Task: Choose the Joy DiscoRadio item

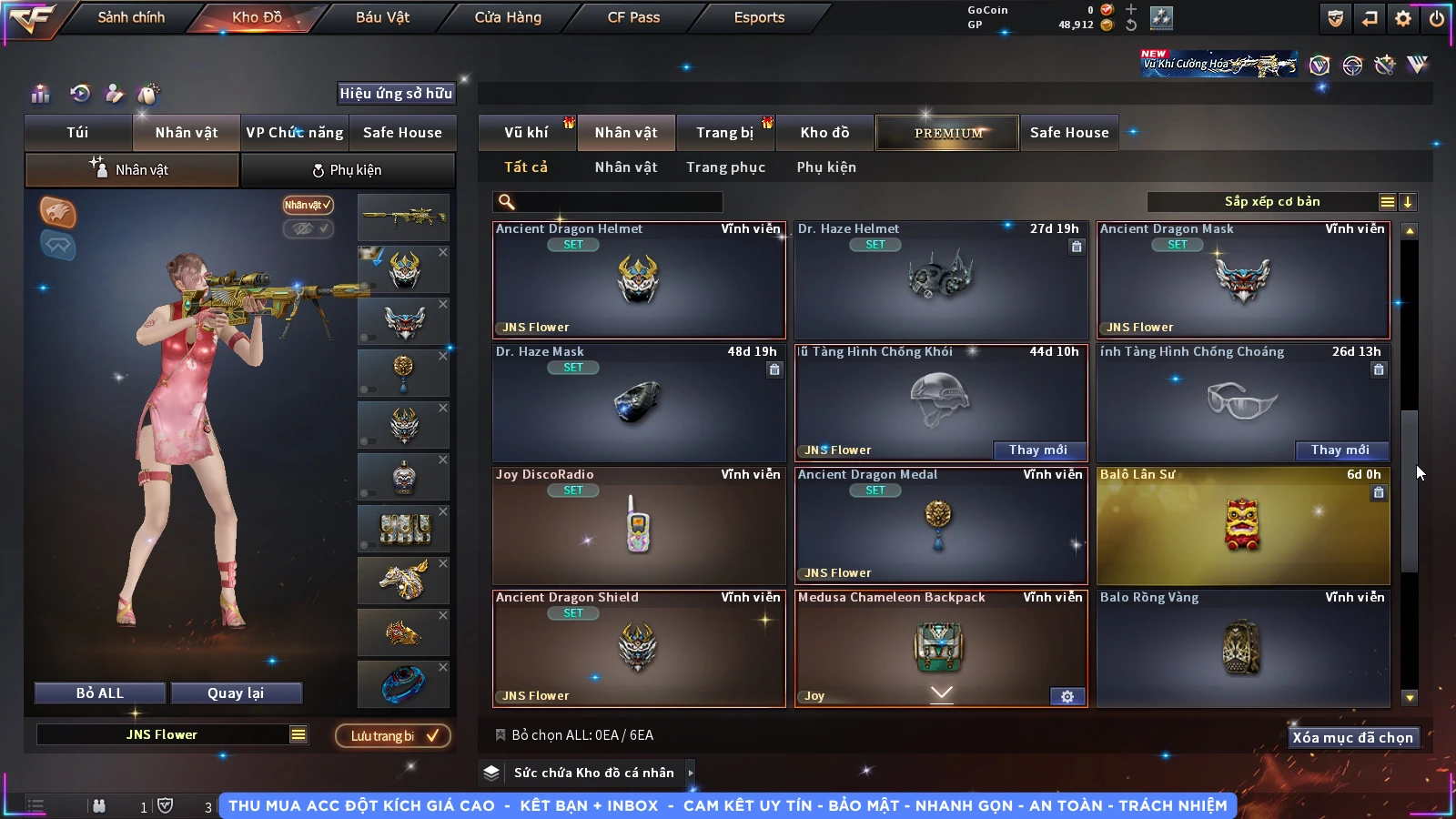Action: pyautogui.click(x=638, y=526)
